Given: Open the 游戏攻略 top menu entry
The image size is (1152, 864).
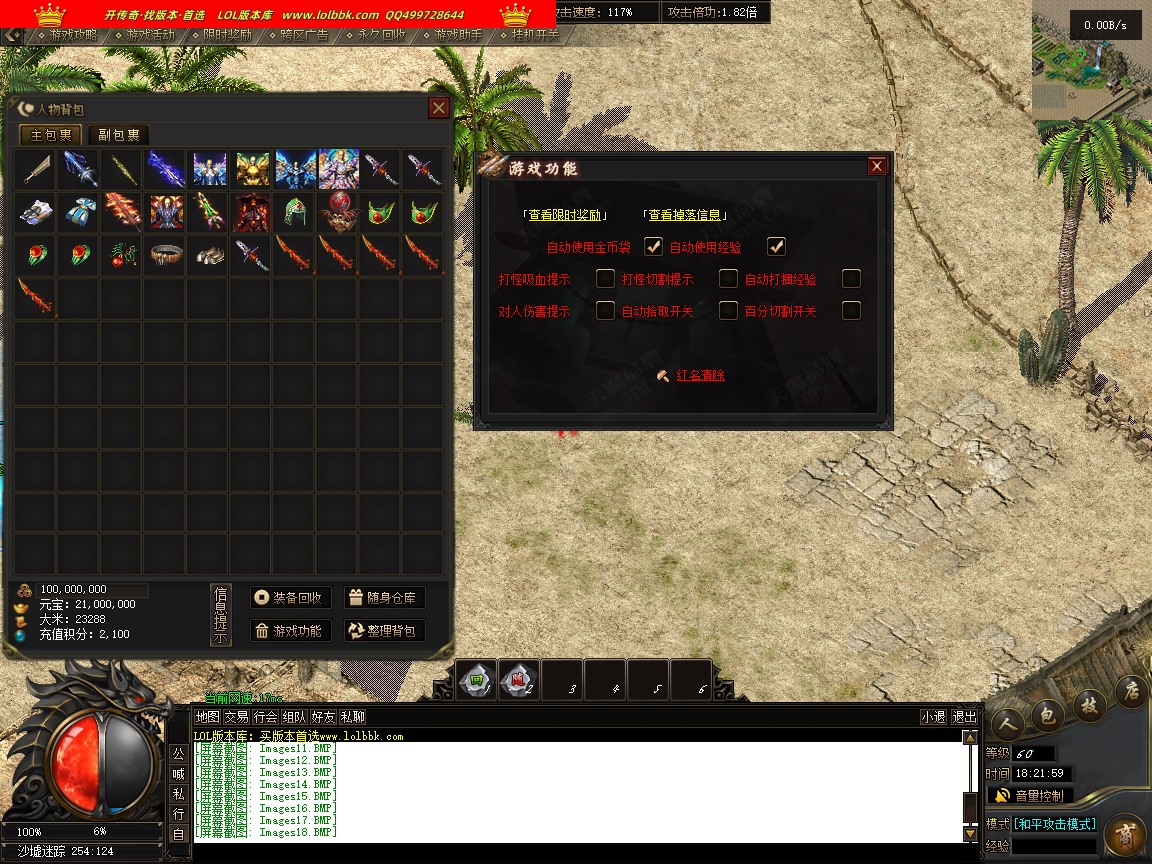Looking at the screenshot, I should click(x=73, y=34).
